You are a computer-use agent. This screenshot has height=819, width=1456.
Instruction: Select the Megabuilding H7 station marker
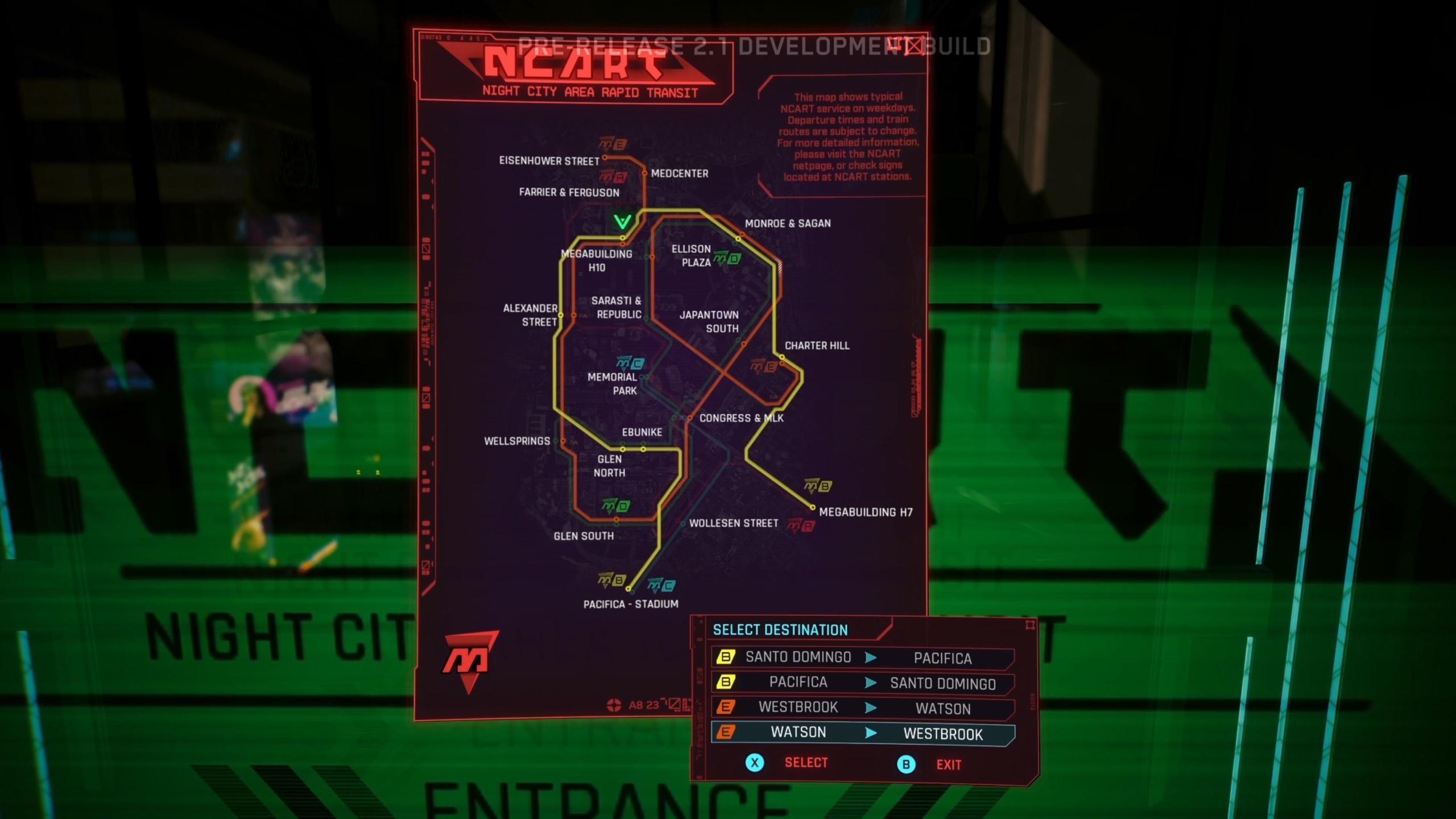(812, 507)
